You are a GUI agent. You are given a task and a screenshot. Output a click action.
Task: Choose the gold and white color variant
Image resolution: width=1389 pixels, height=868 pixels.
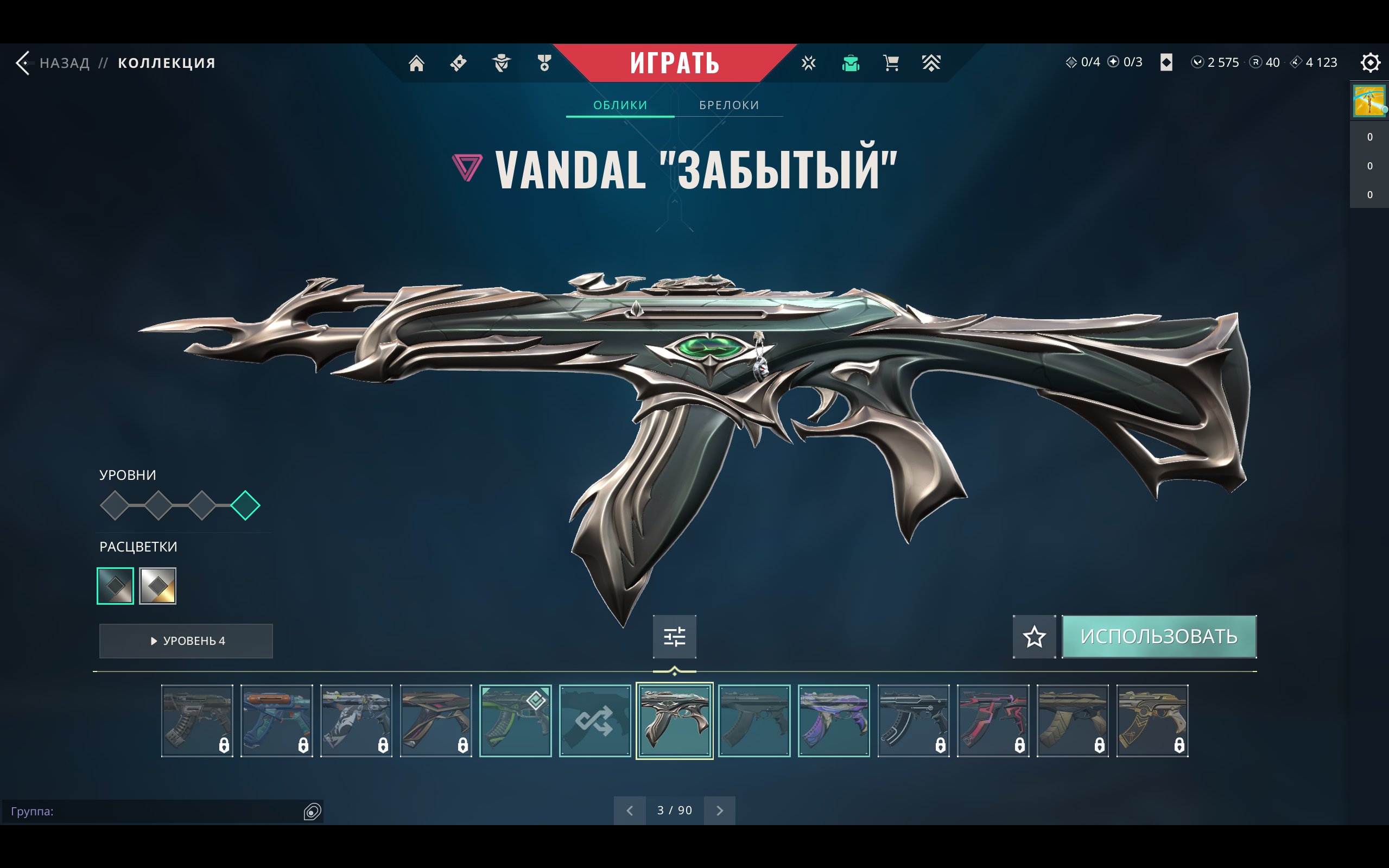(x=158, y=586)
